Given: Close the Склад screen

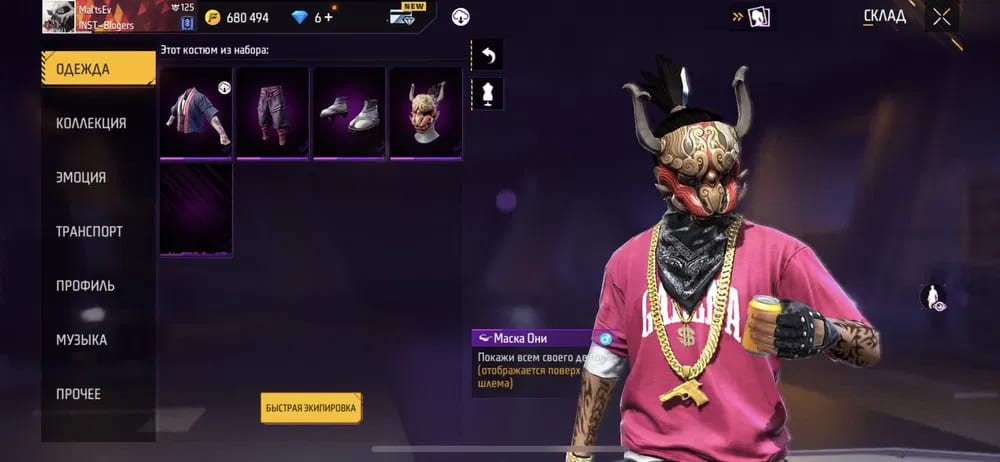Looking at the screenshot, I should [941, 16].
